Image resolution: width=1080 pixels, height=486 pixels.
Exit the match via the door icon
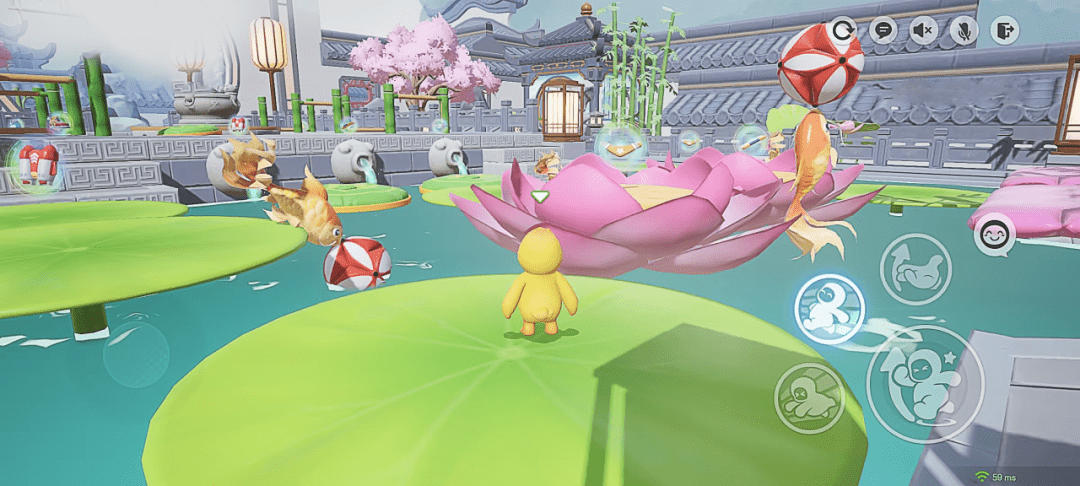click(1004, 30)
